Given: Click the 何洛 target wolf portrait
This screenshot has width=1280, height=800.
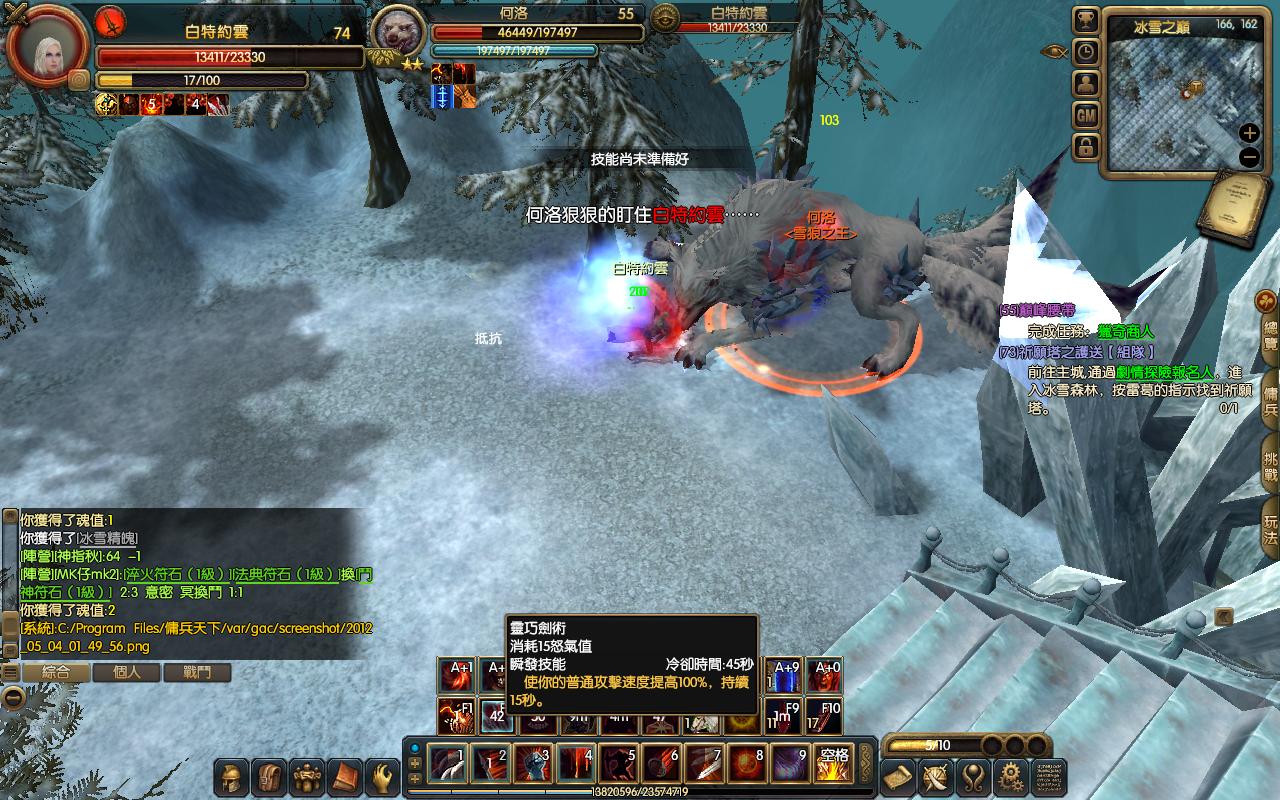Looking at the screenshot, I should [399, 34].
